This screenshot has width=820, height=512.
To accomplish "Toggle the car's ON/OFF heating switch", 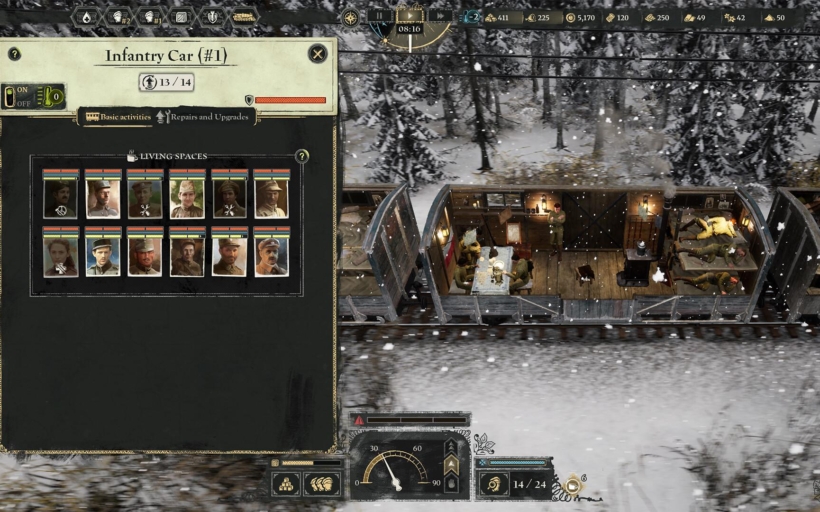I will 19,96.
